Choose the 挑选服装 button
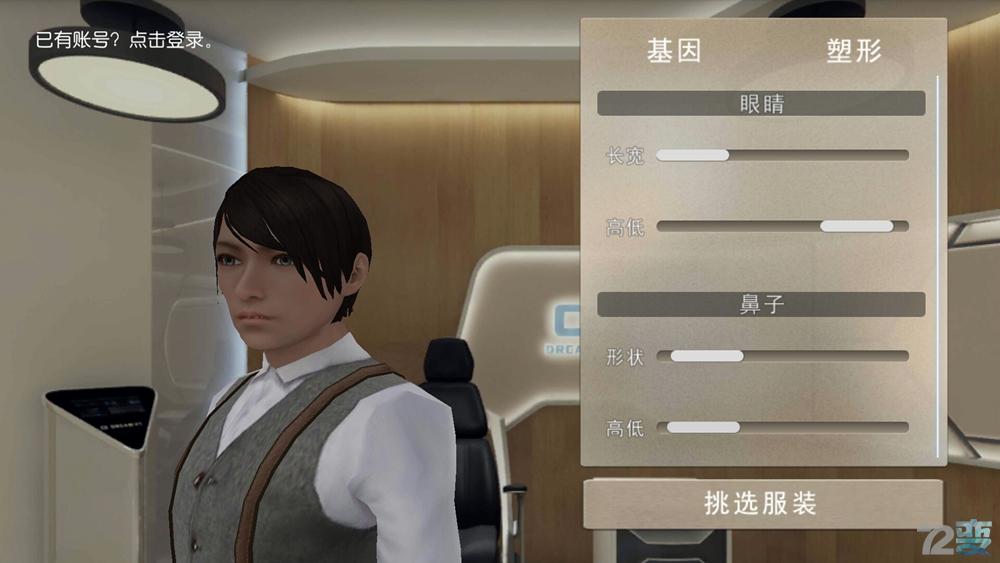The width and height of the screenshot is (1000, 563). tap(761, 503)
